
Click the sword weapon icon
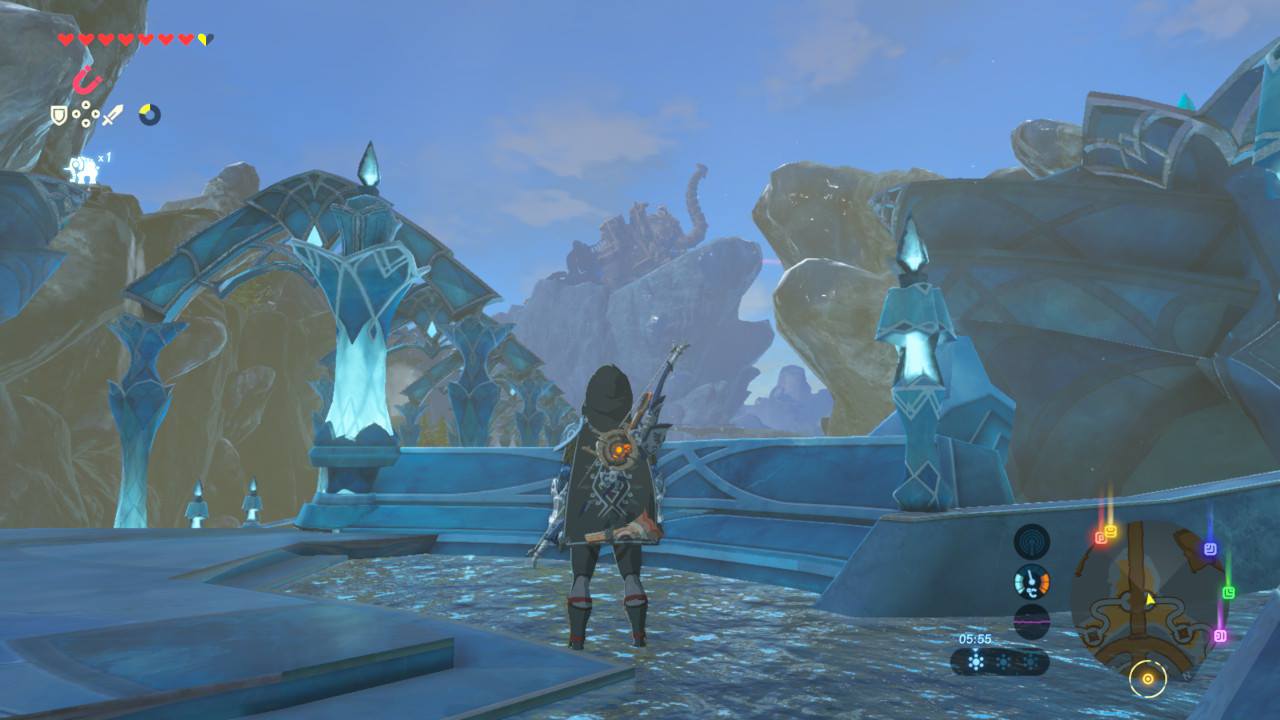click(112, 116)
